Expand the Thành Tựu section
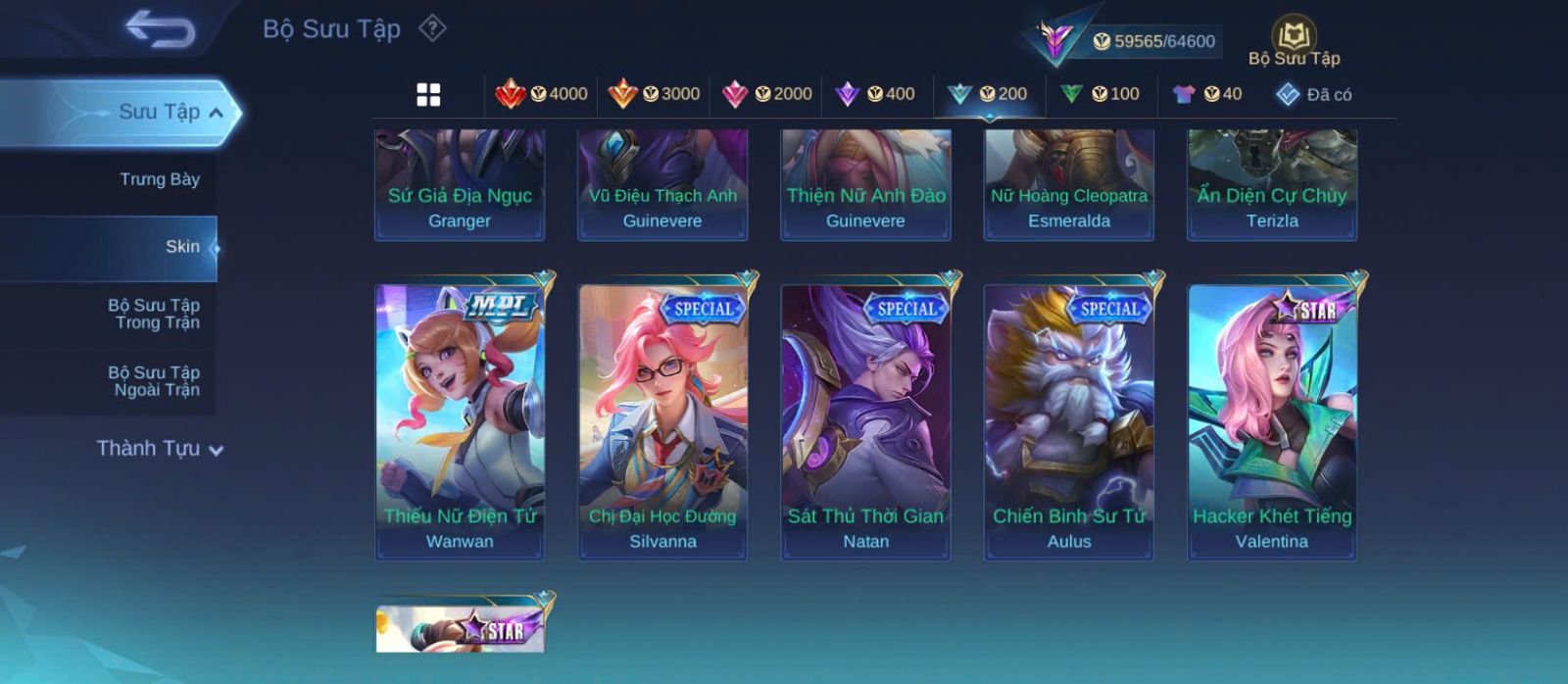Viewport: 1568px width, 684px height. 160,449
